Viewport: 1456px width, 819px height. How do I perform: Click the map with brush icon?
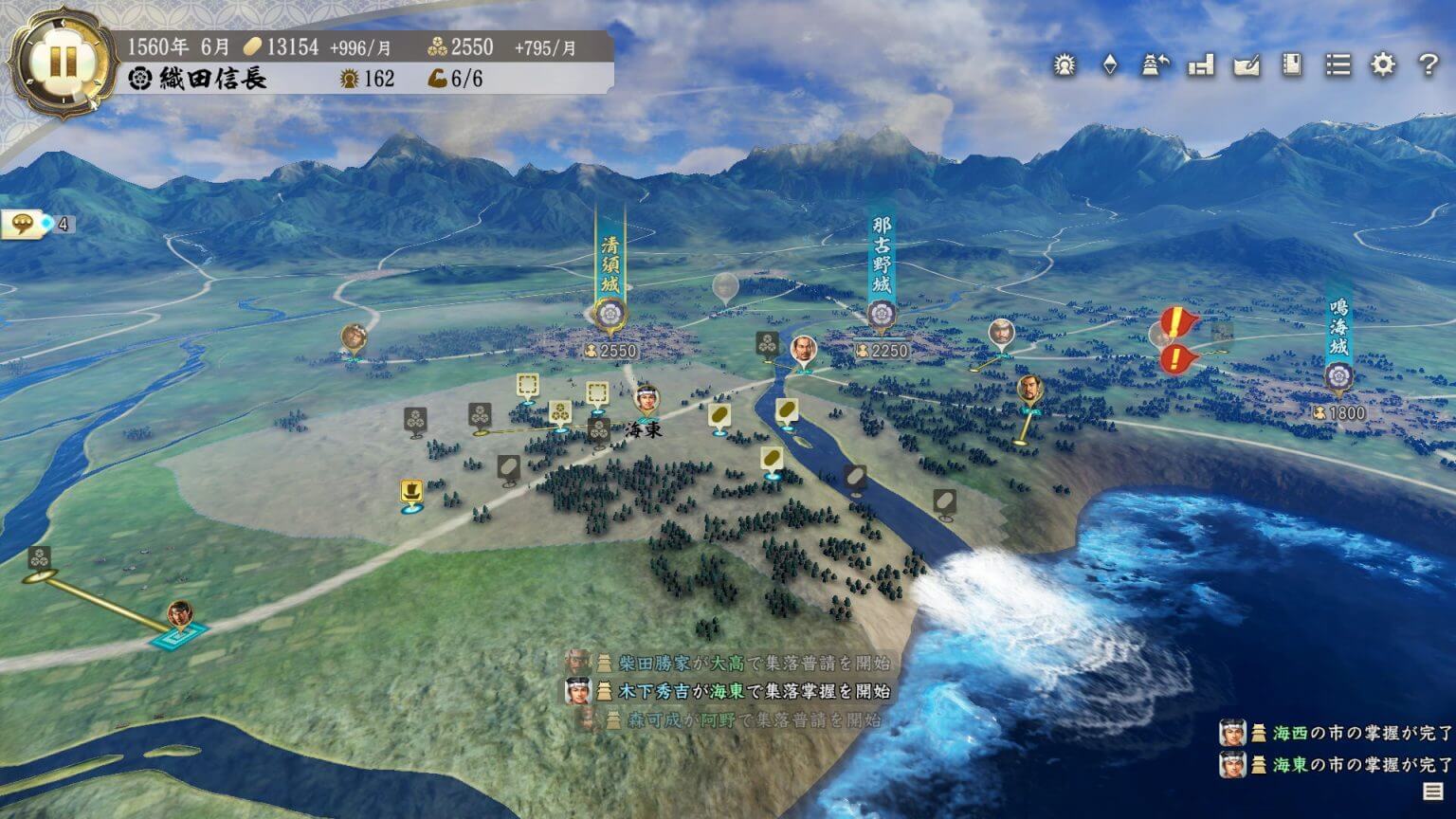click(x=1247, y=65)
